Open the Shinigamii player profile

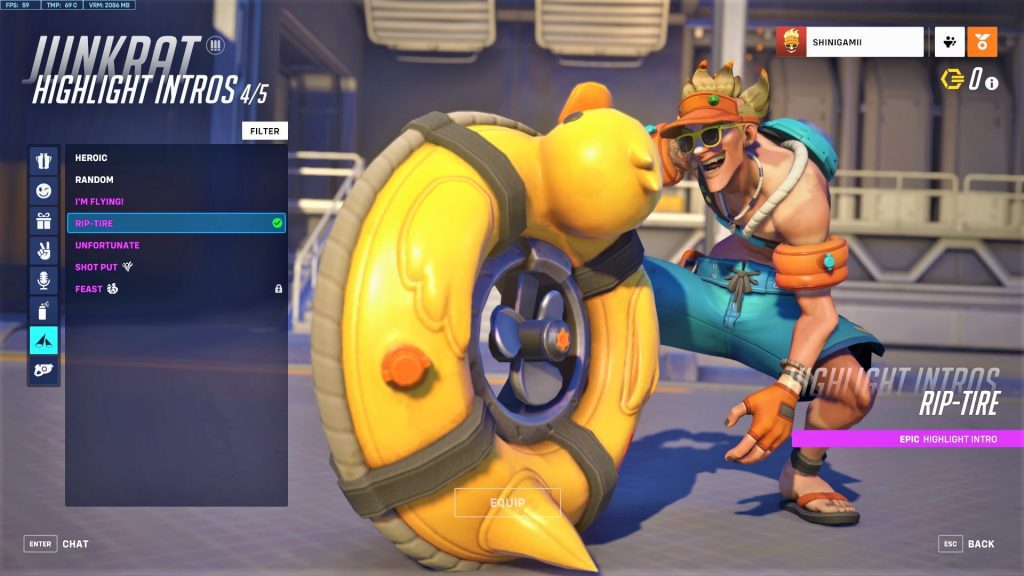point(850,42)
